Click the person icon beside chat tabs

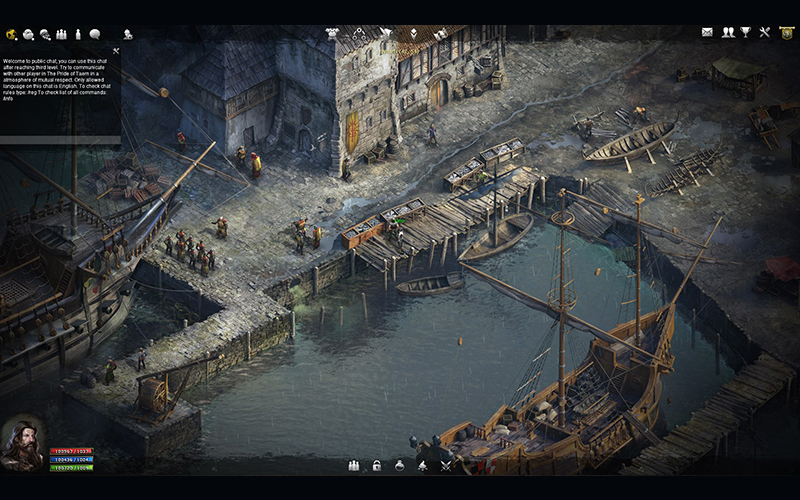click(x=128, y=34)
